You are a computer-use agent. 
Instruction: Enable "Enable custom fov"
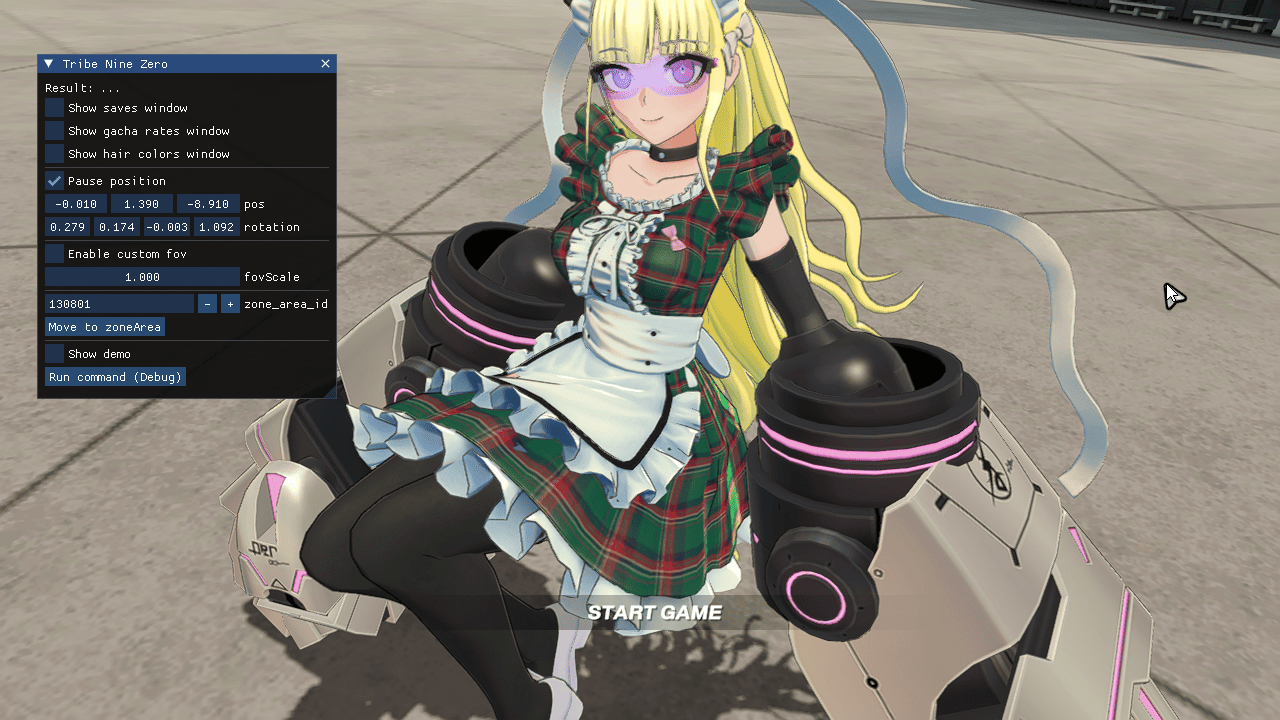coord(53,253)
